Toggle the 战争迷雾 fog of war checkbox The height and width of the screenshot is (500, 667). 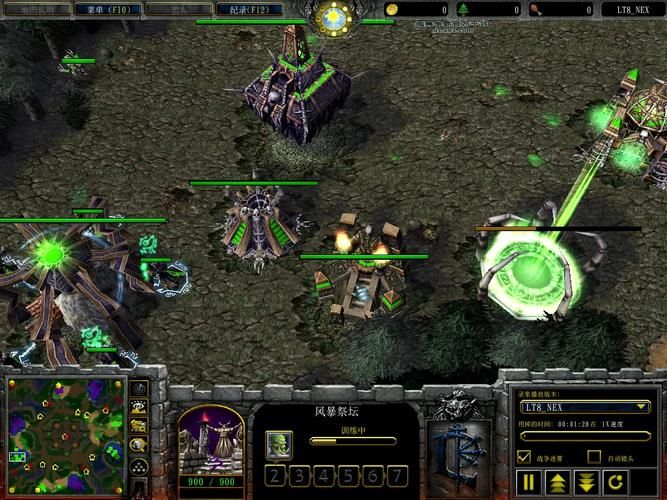[524, 457]
